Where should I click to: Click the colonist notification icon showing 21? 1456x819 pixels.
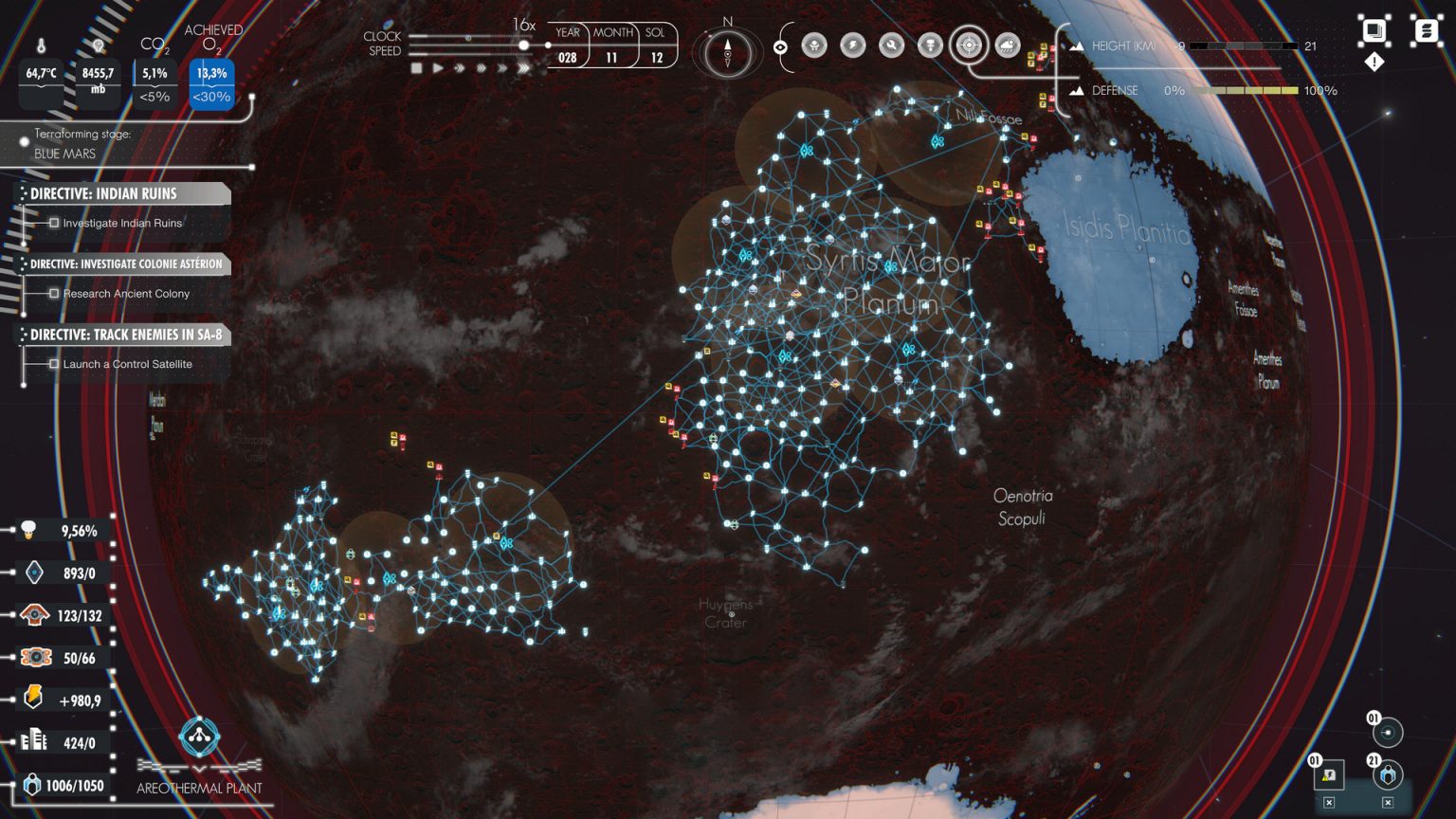pos(1388,776)
